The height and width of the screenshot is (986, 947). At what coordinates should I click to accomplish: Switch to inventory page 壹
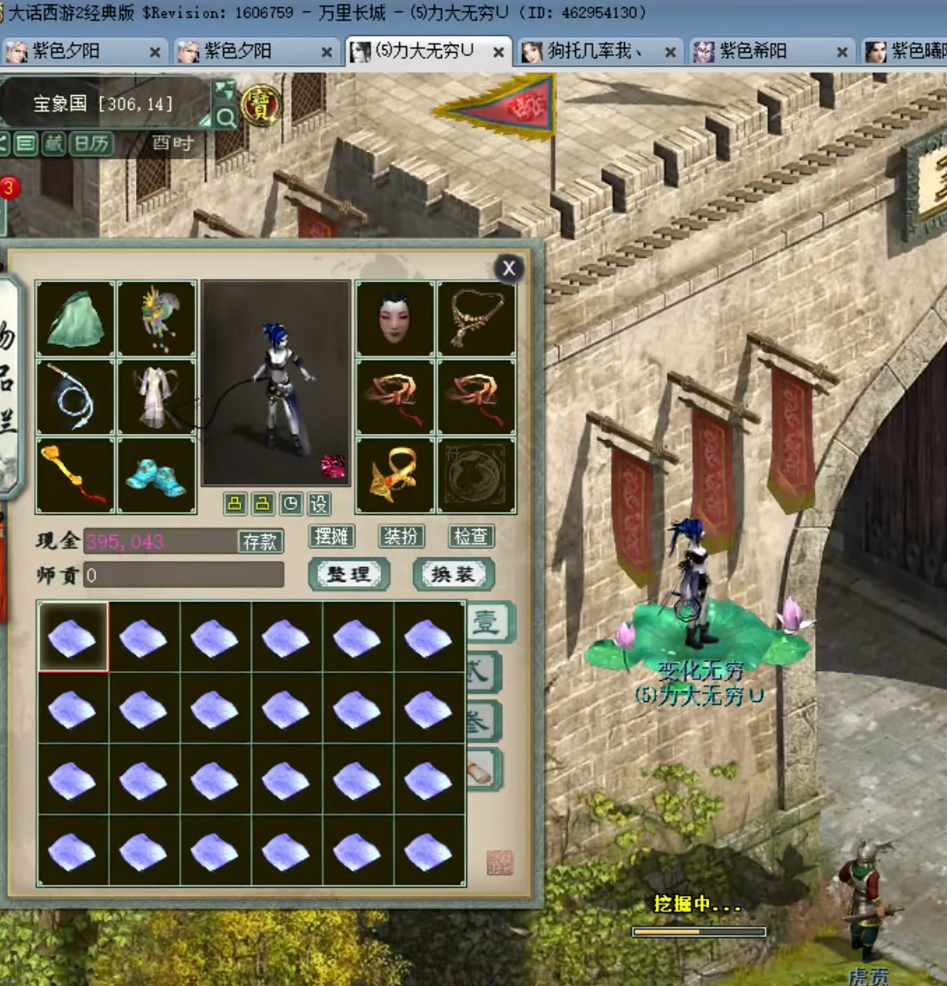[487, 623]
